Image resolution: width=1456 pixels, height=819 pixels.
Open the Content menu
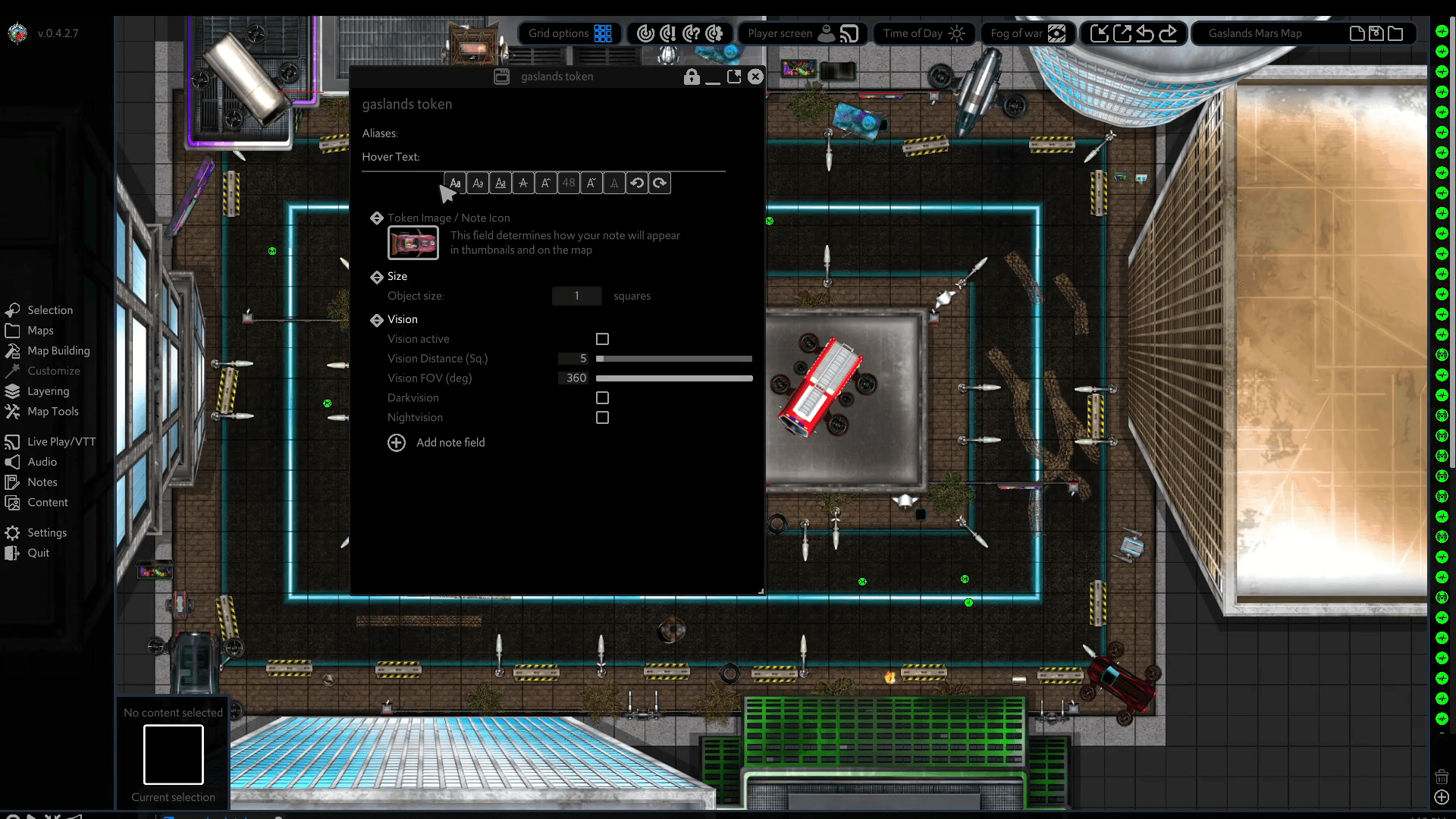point(47,503)
